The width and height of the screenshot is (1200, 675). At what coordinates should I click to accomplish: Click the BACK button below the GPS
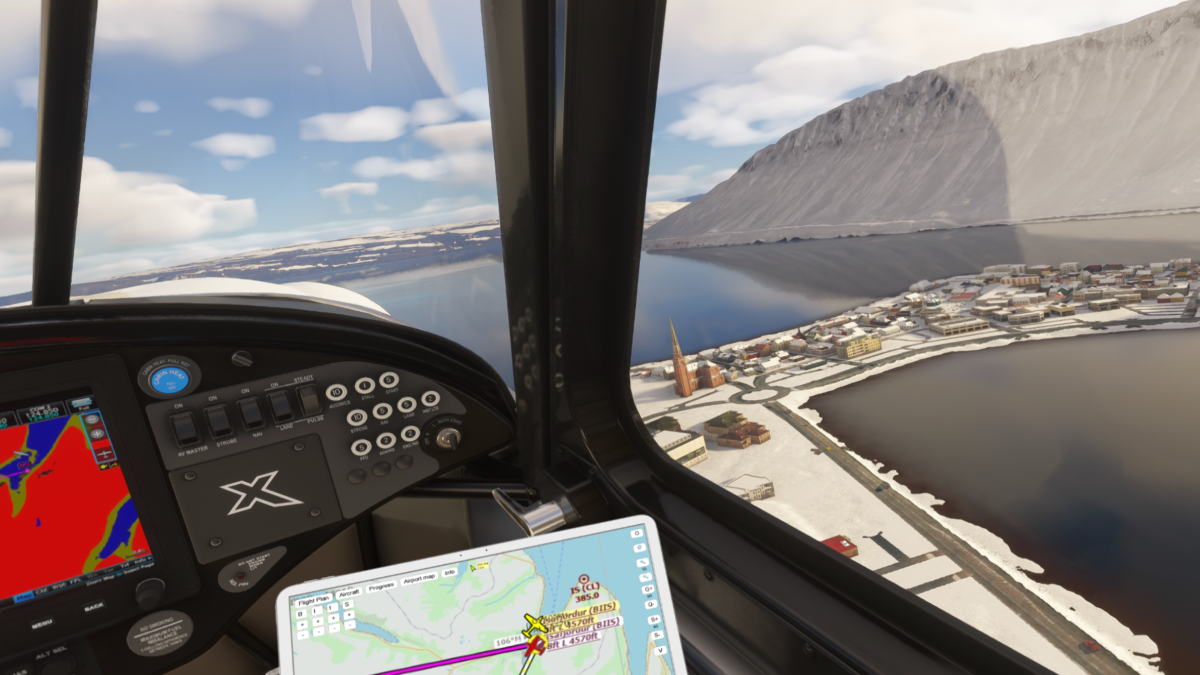coord(93,607)
